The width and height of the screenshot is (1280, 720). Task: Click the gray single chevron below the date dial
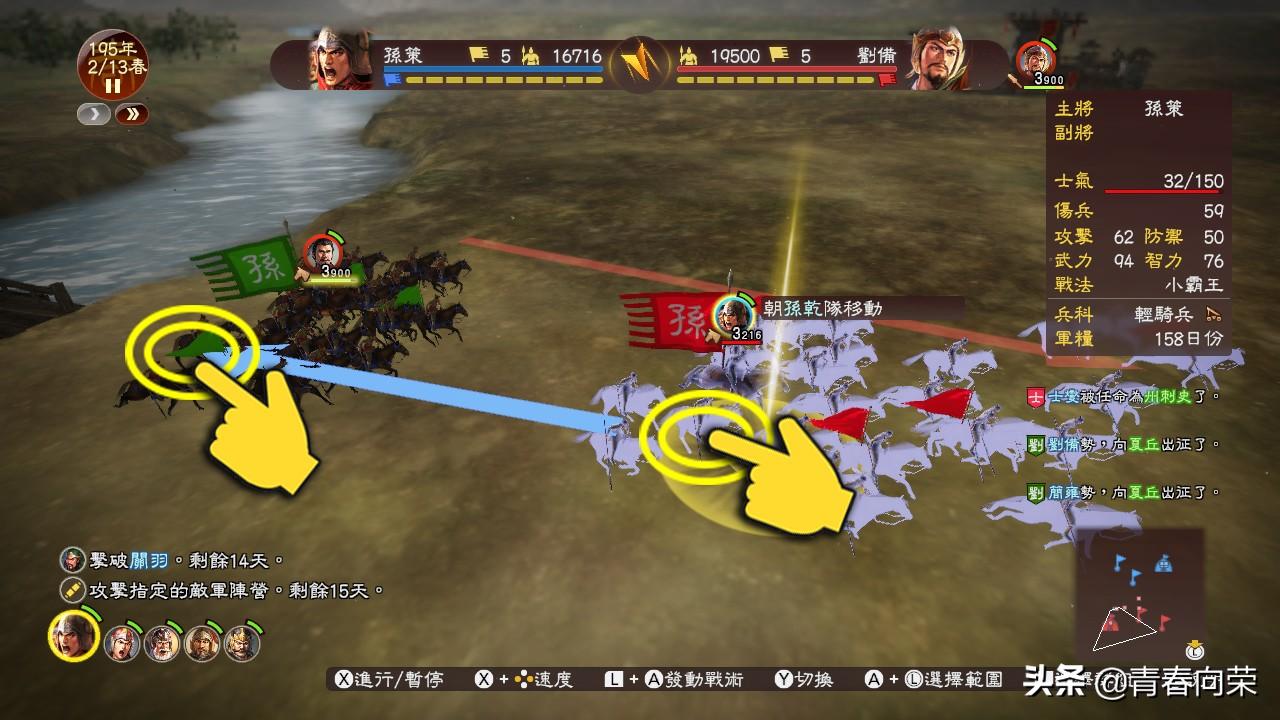[93, 113]
